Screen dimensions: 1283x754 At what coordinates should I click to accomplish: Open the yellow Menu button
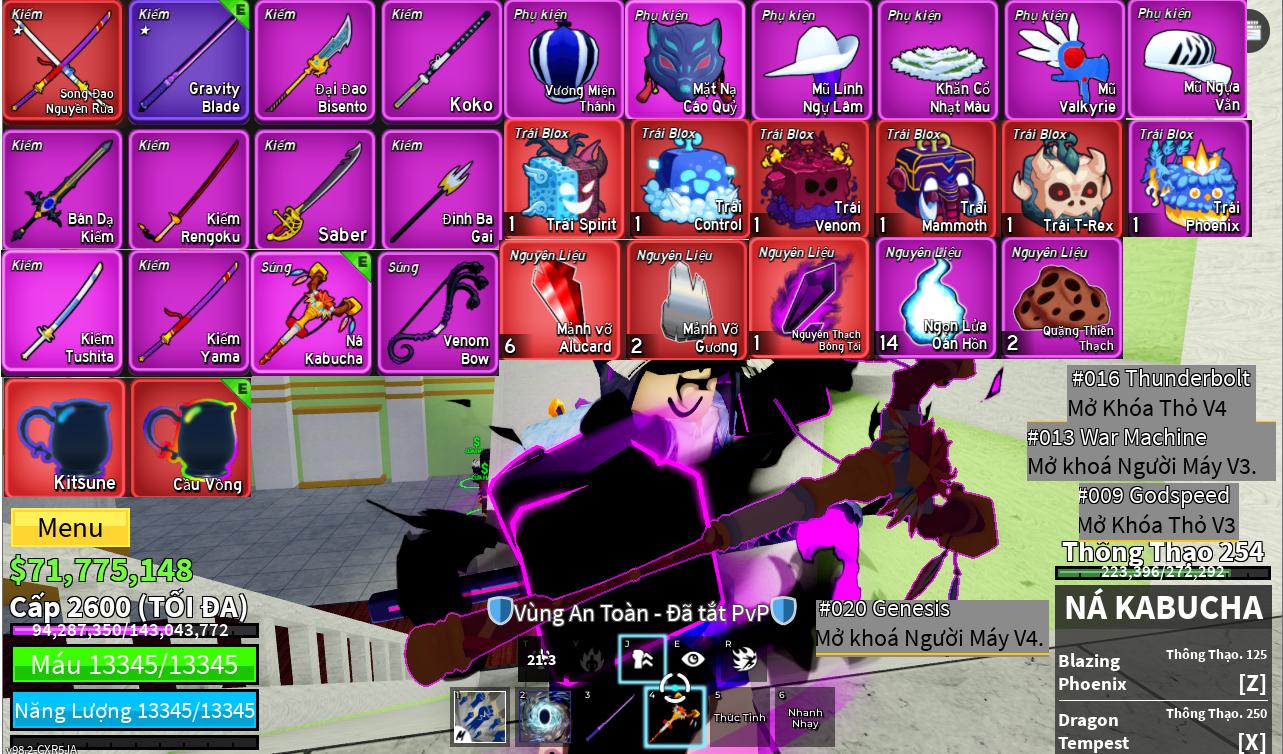click(x=70, y=527)
